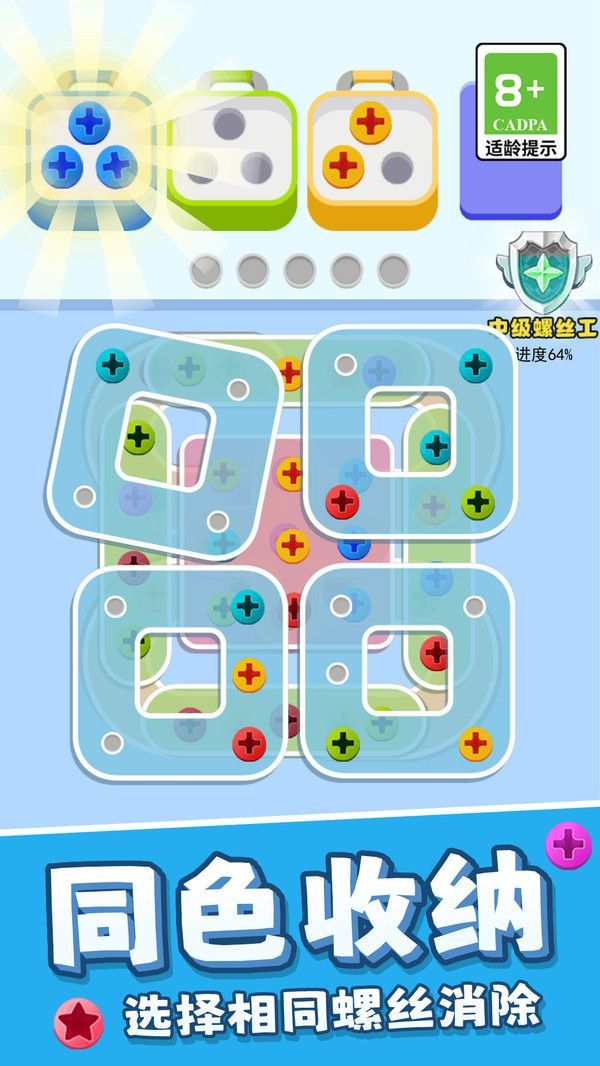
Task: Open the CADPA 8+ age rating notice
Action: (x=521, y=102)
